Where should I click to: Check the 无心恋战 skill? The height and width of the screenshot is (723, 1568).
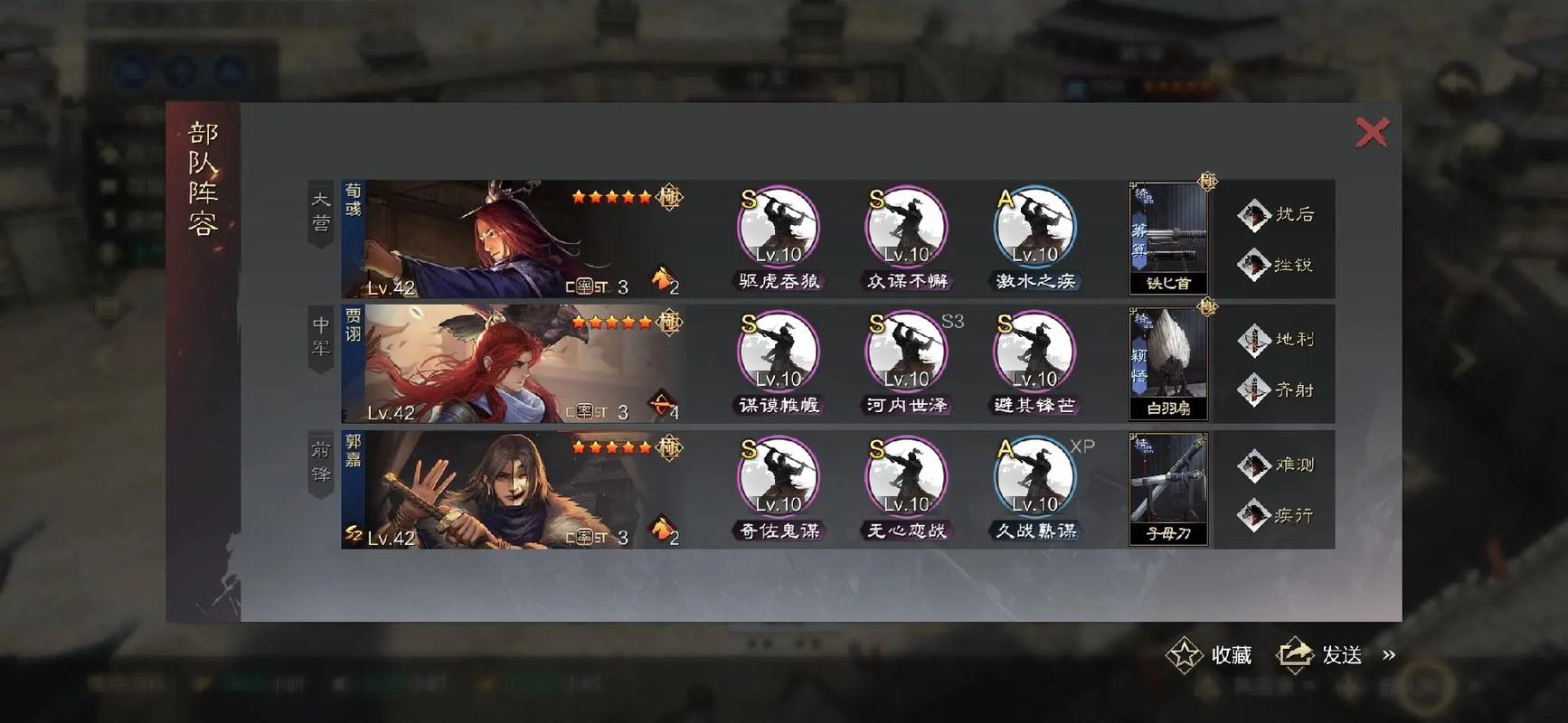[906, 478]
